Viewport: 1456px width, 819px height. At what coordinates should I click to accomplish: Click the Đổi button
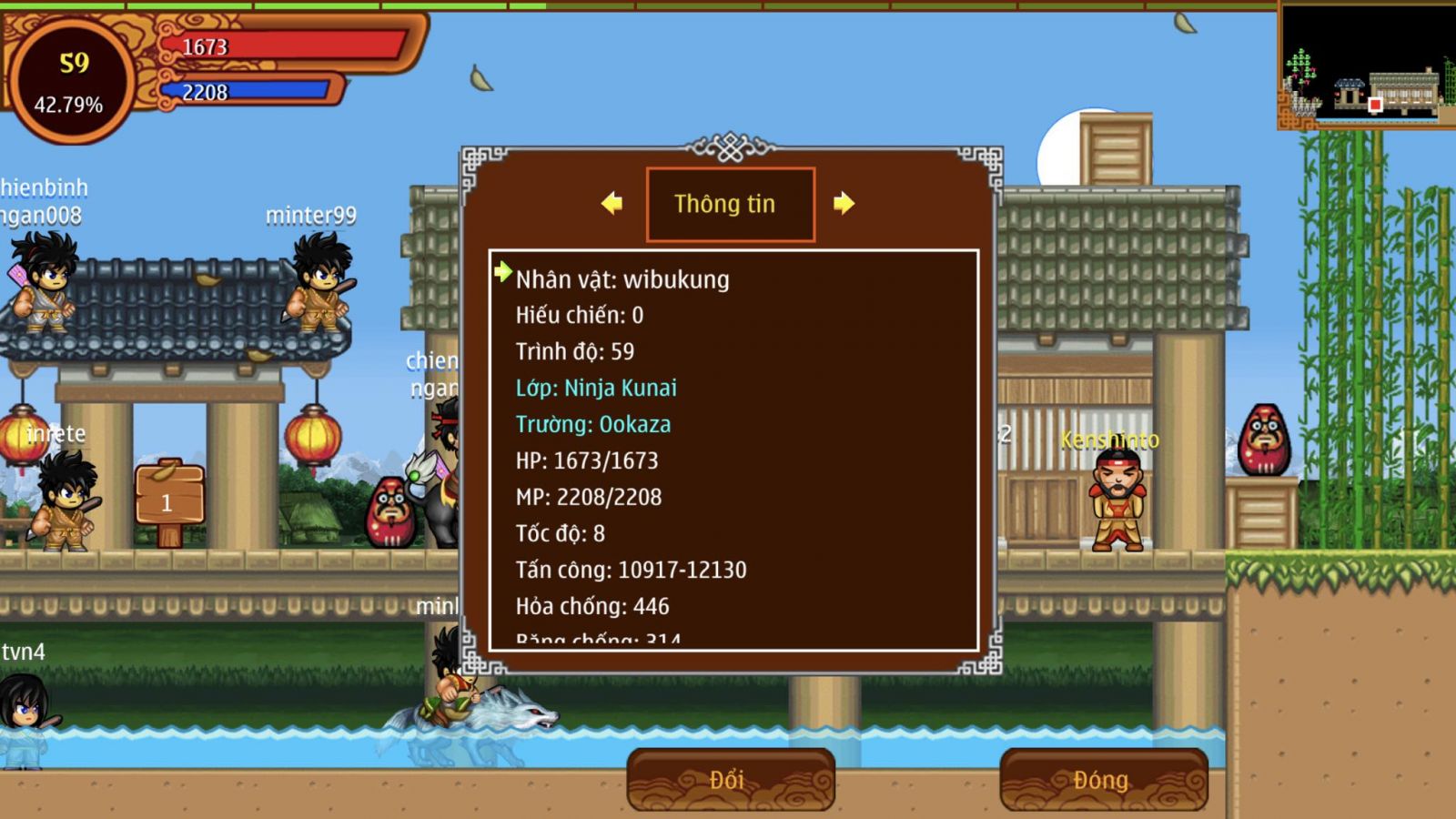pyautogui.click(x=730, y=780)
